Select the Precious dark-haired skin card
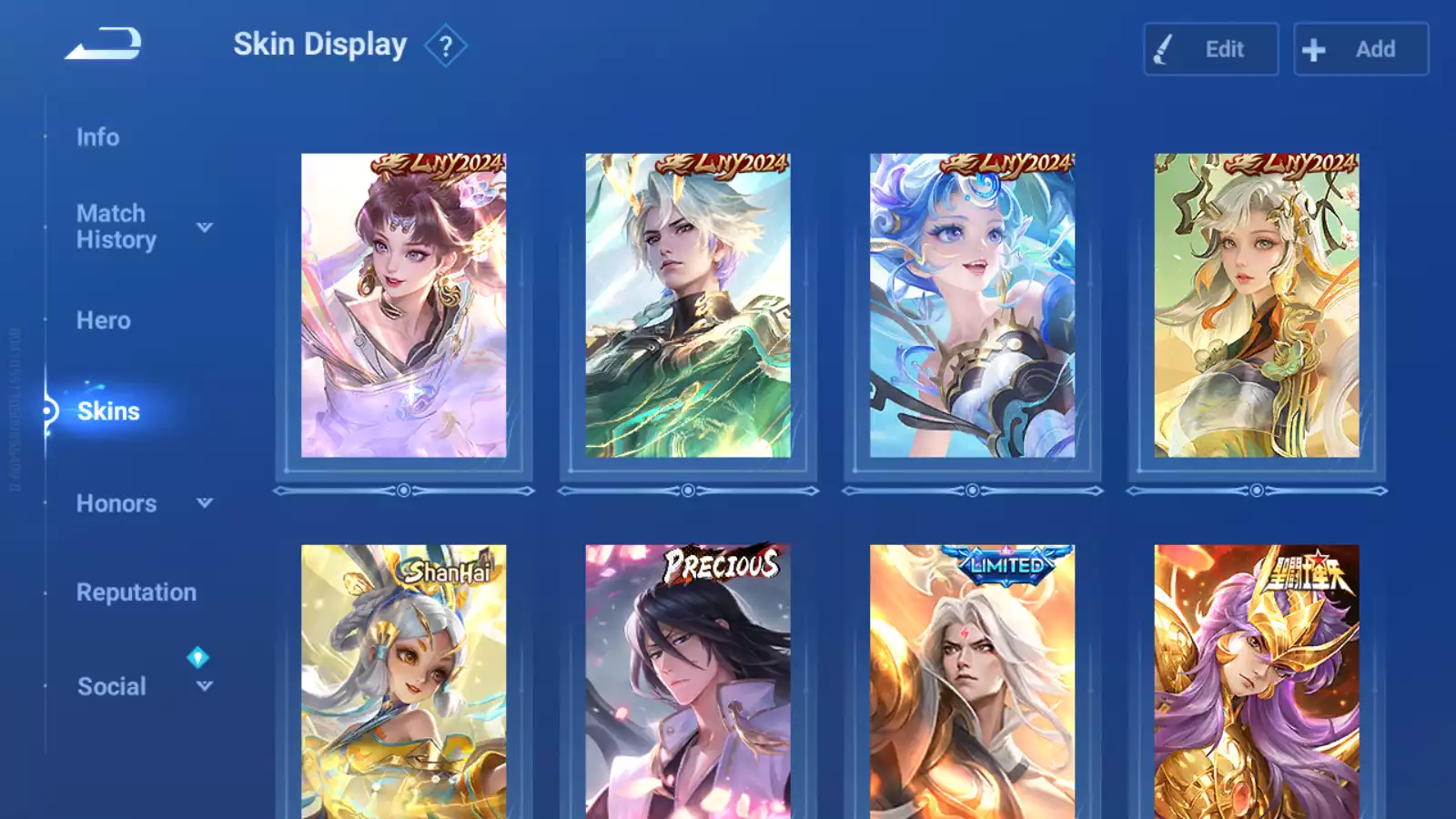The width and height of the screenshot is (1456, 819). coord(688,681)
